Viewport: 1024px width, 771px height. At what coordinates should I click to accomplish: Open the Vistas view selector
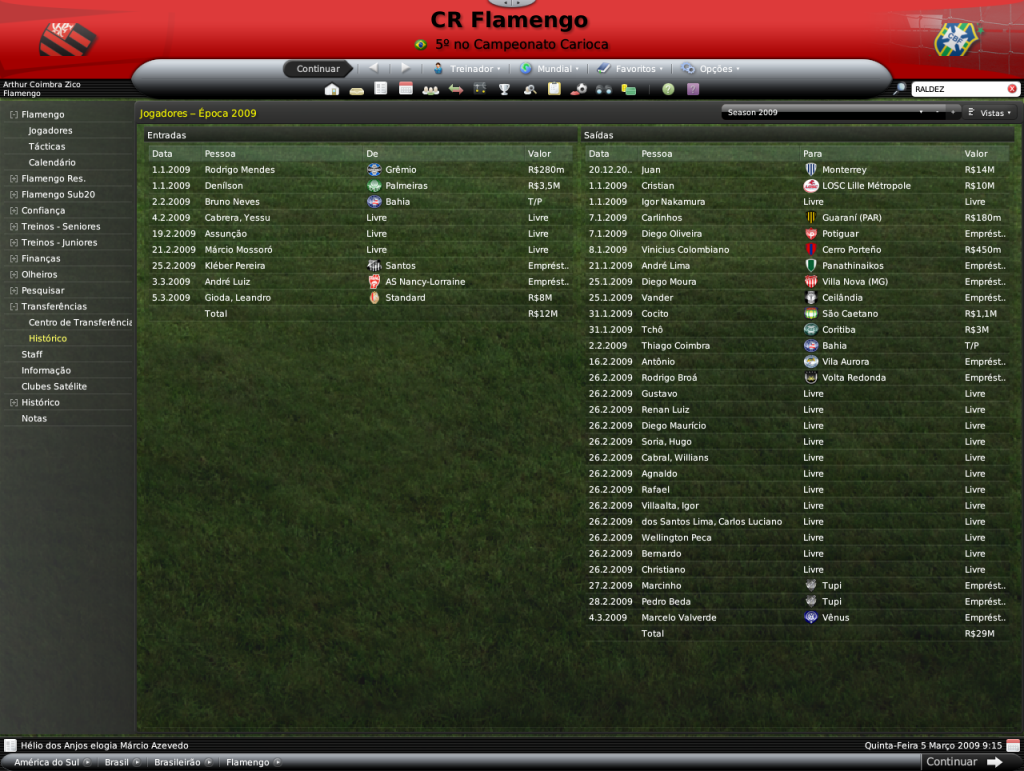(990, 113)
